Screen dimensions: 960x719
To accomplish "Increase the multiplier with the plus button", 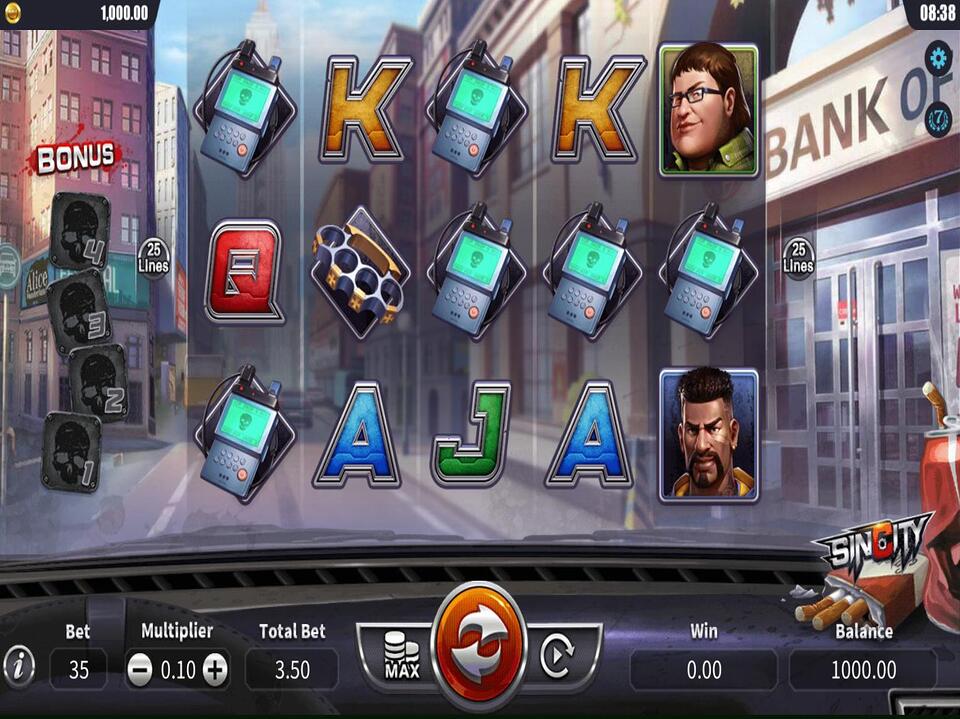I will pos(215,670).
